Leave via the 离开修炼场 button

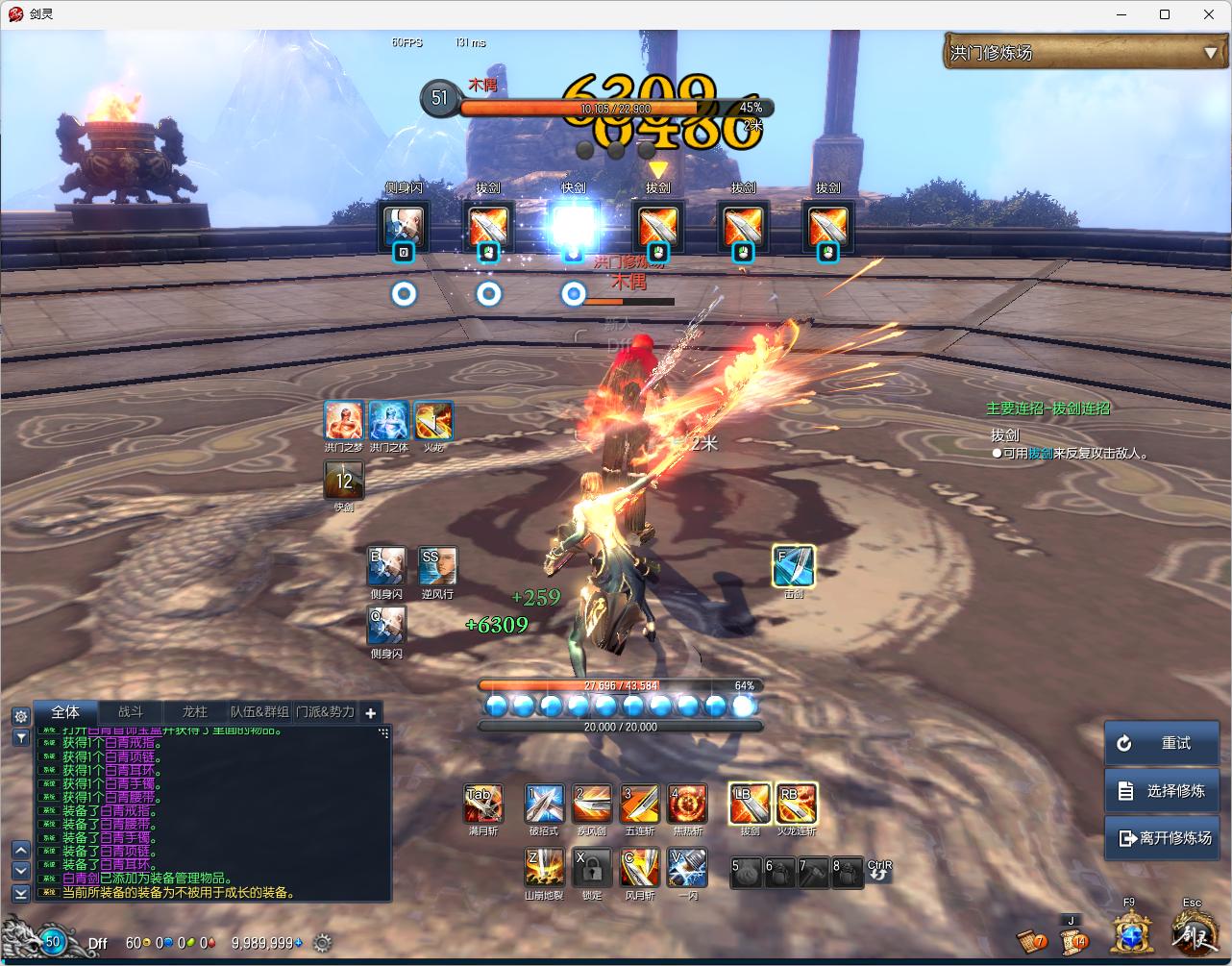click(x=1162, y=837)
